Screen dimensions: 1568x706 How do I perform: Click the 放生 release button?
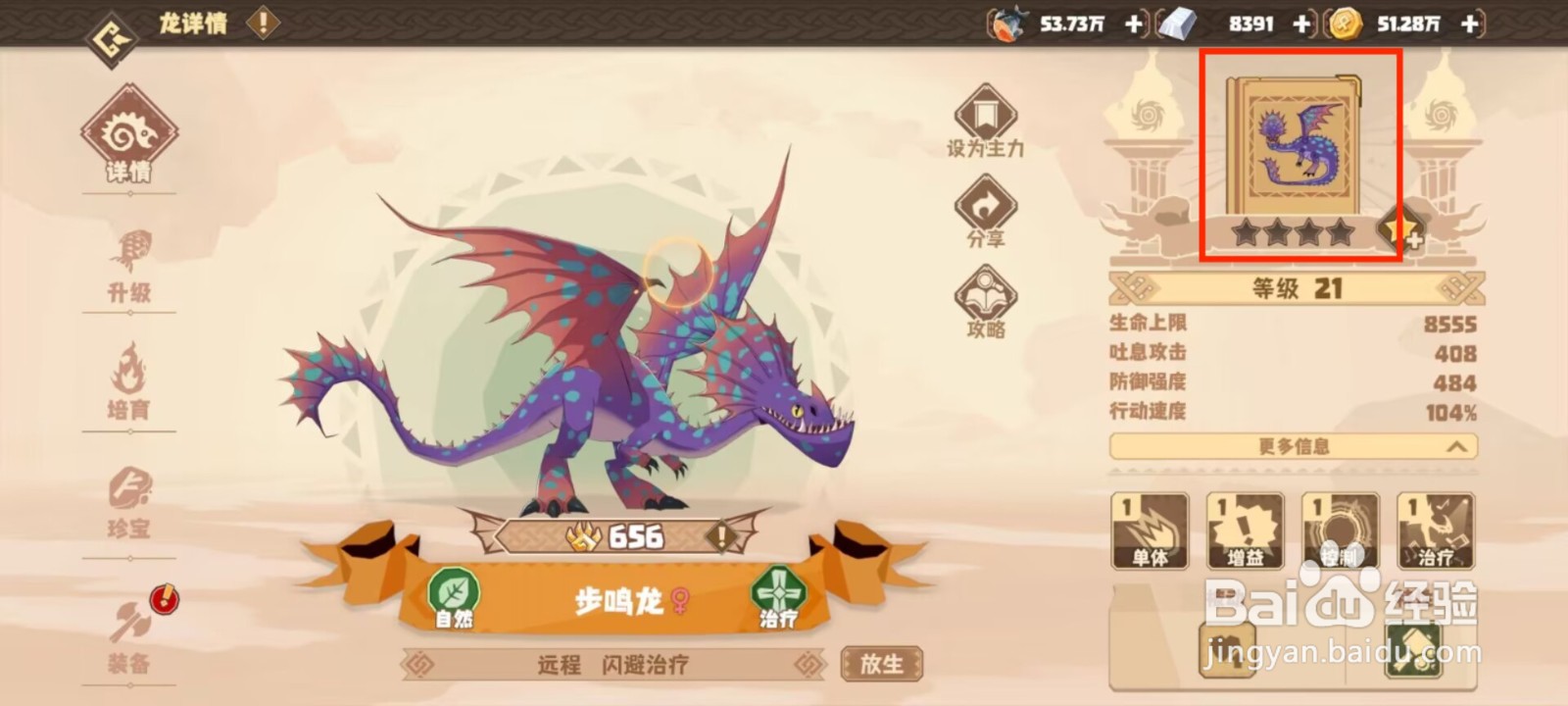click(881, 663)
